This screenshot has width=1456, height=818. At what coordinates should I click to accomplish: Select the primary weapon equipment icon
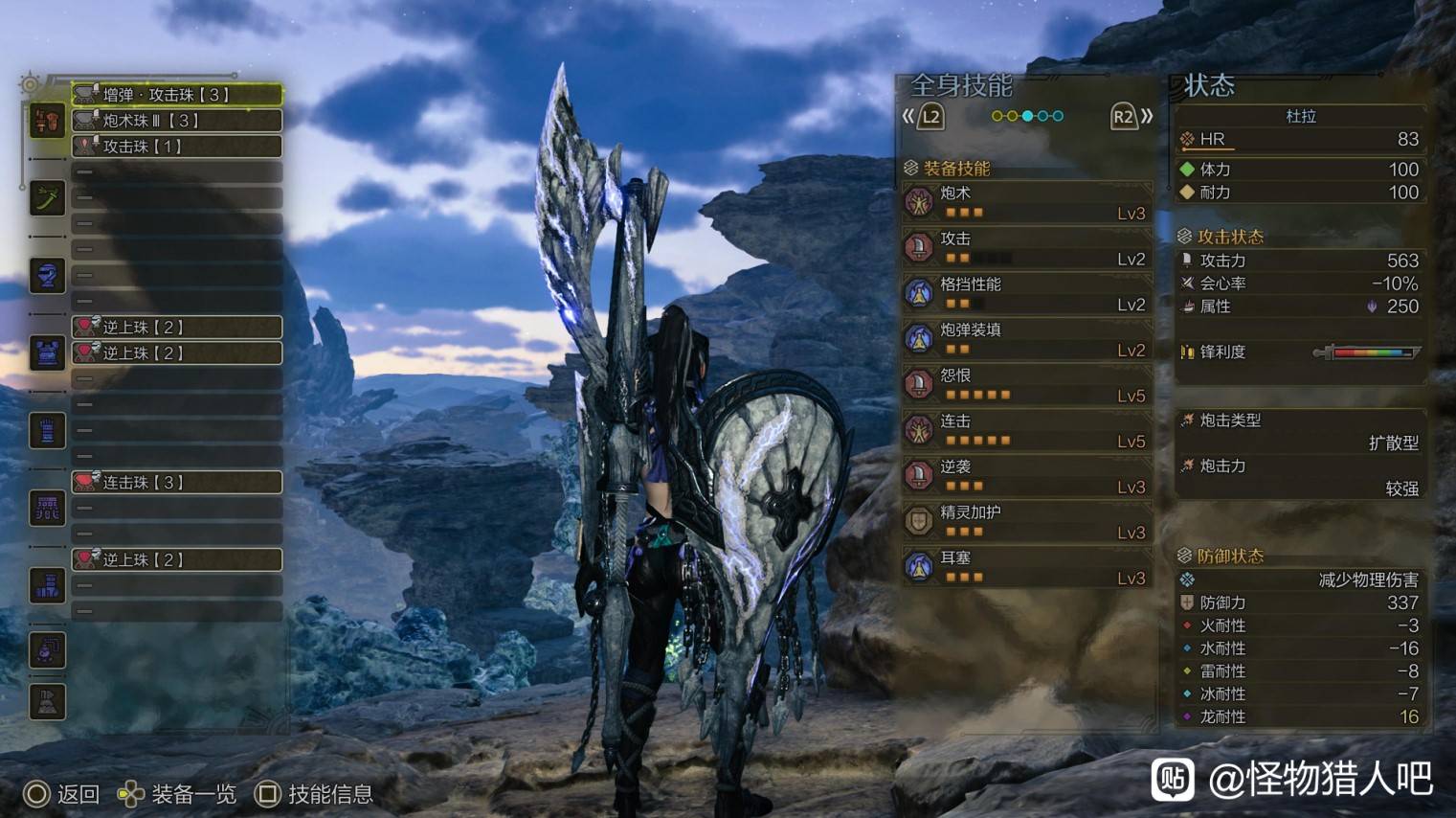click(47, 121)
